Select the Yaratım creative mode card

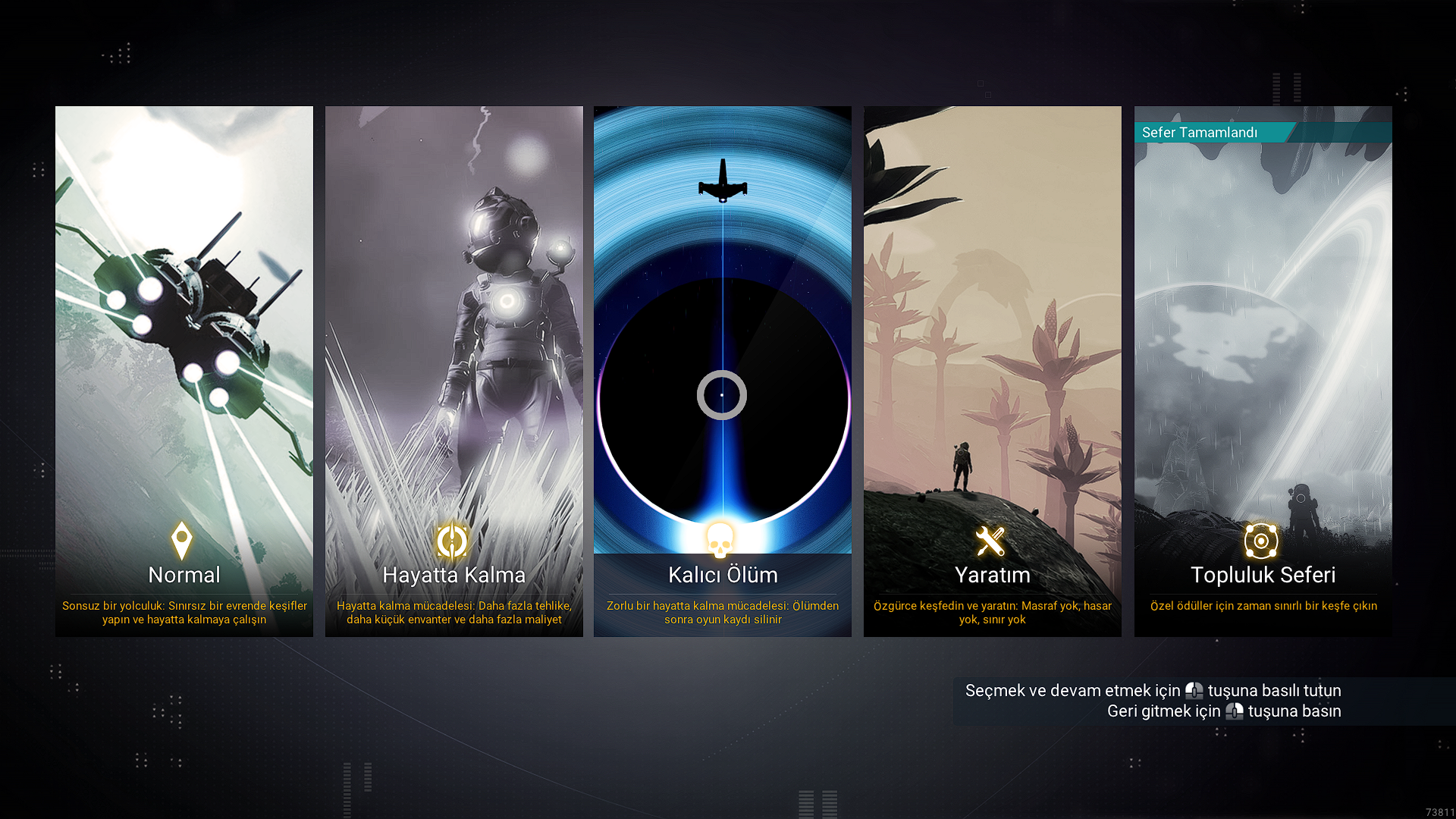(x=993, y=372)
